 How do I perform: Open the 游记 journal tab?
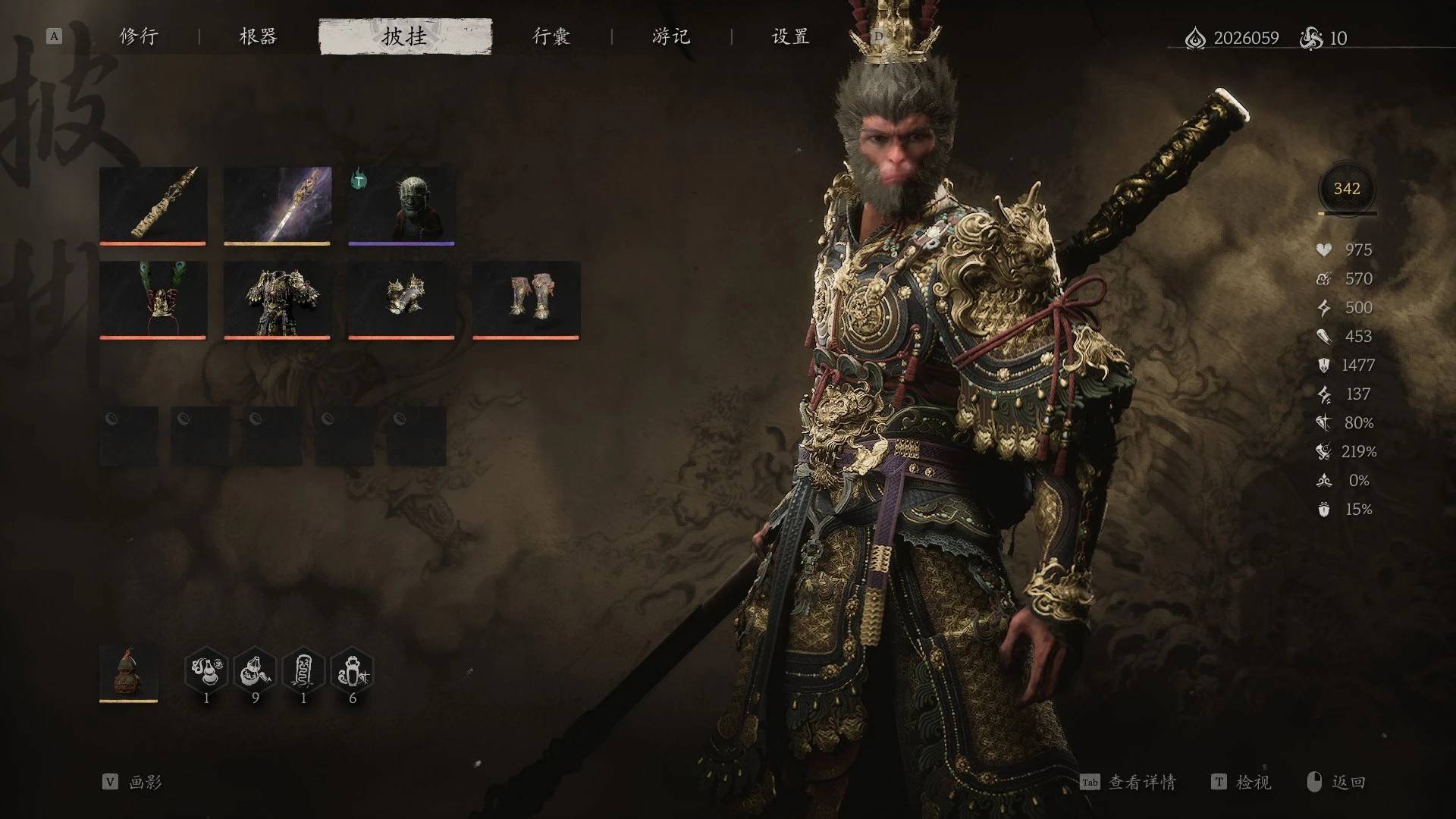pyautogui.click(x=671, y=36)
